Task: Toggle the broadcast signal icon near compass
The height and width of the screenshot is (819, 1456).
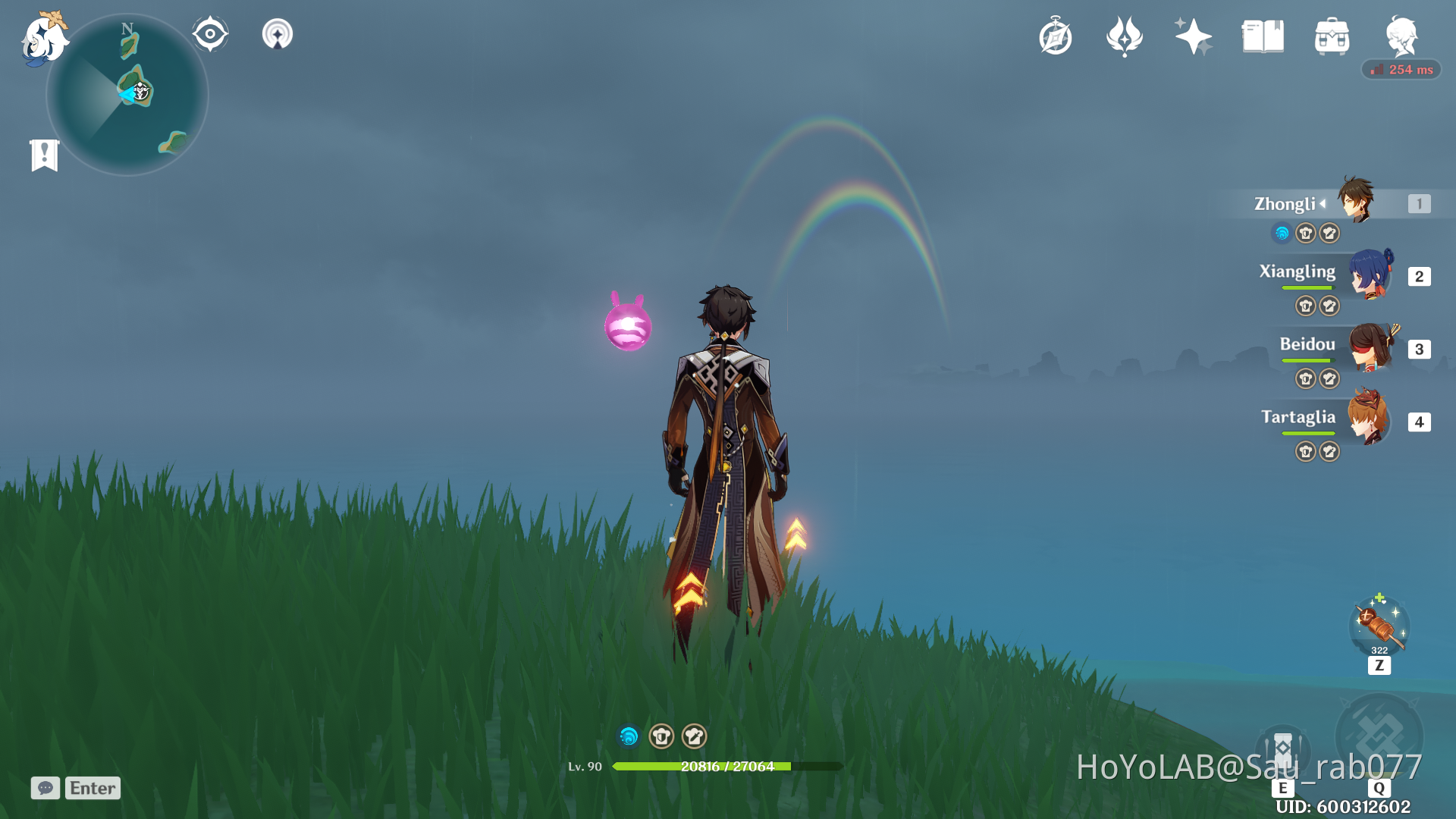Action: pos(277,33)
